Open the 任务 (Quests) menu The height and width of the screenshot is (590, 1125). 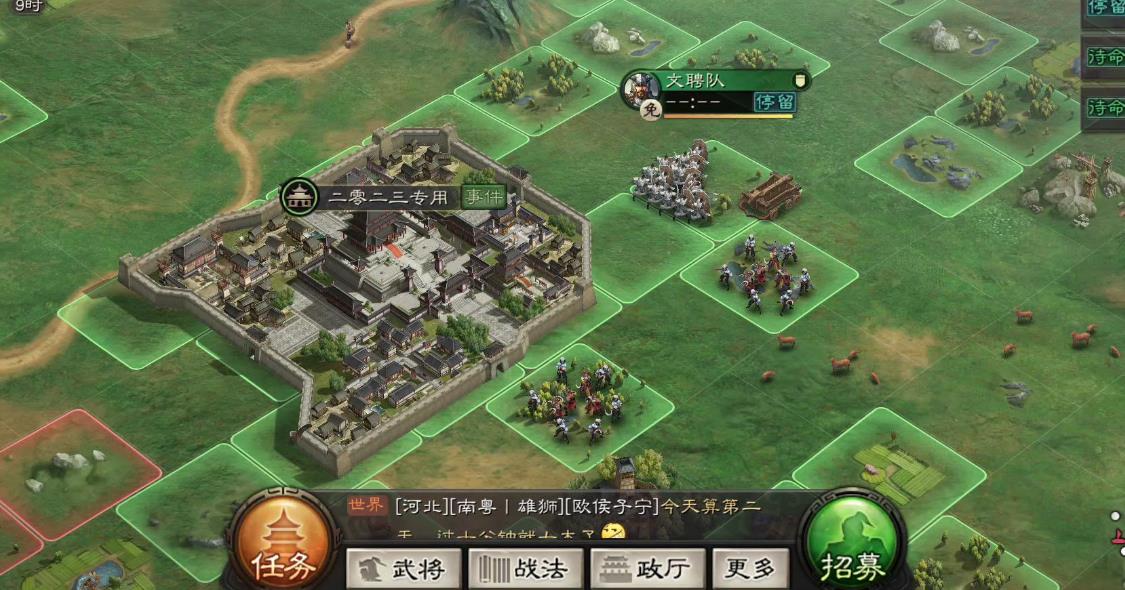pos(283,547)
